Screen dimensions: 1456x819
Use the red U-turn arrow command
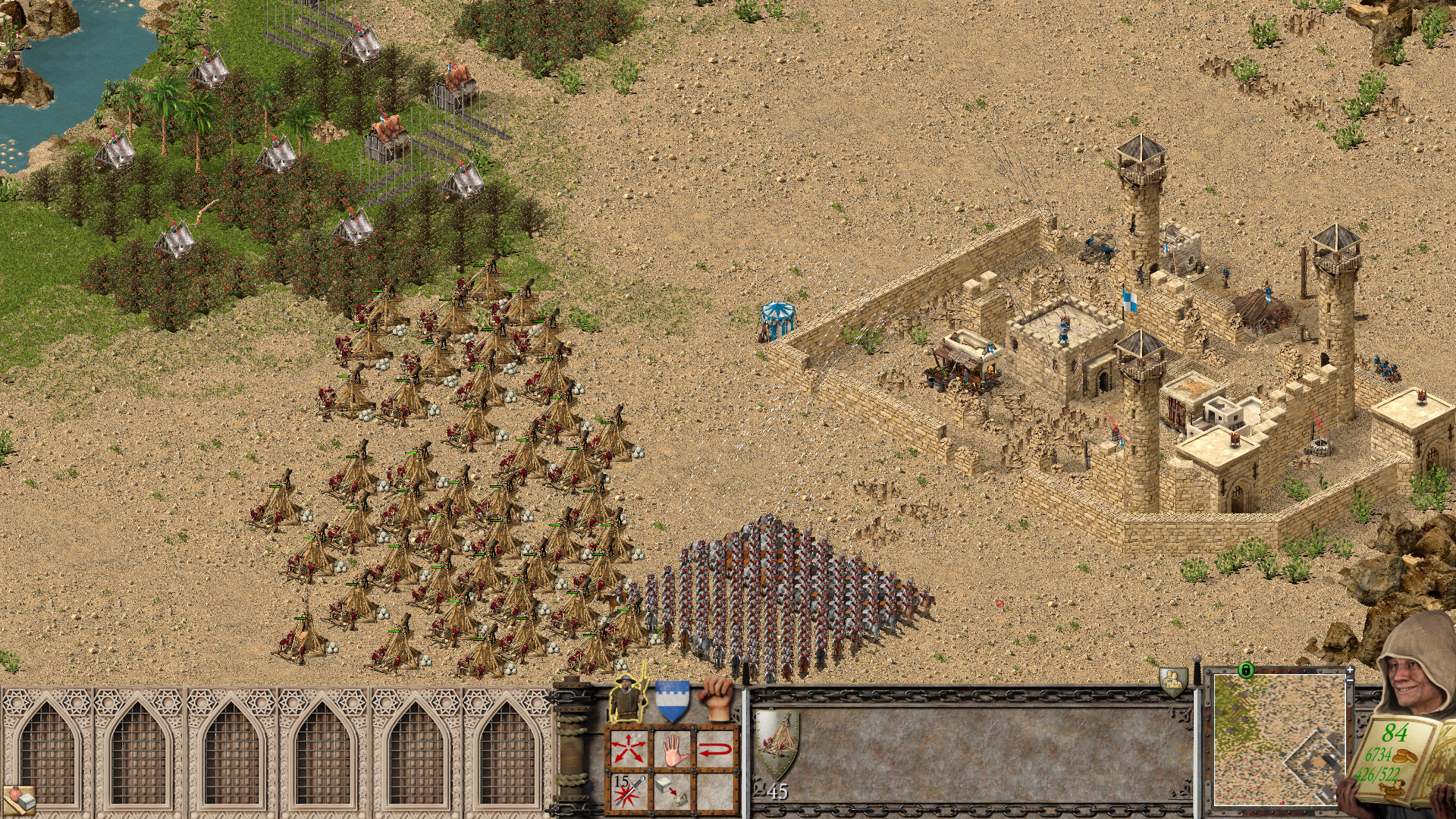pyautogui.click(x=716, y=750)
